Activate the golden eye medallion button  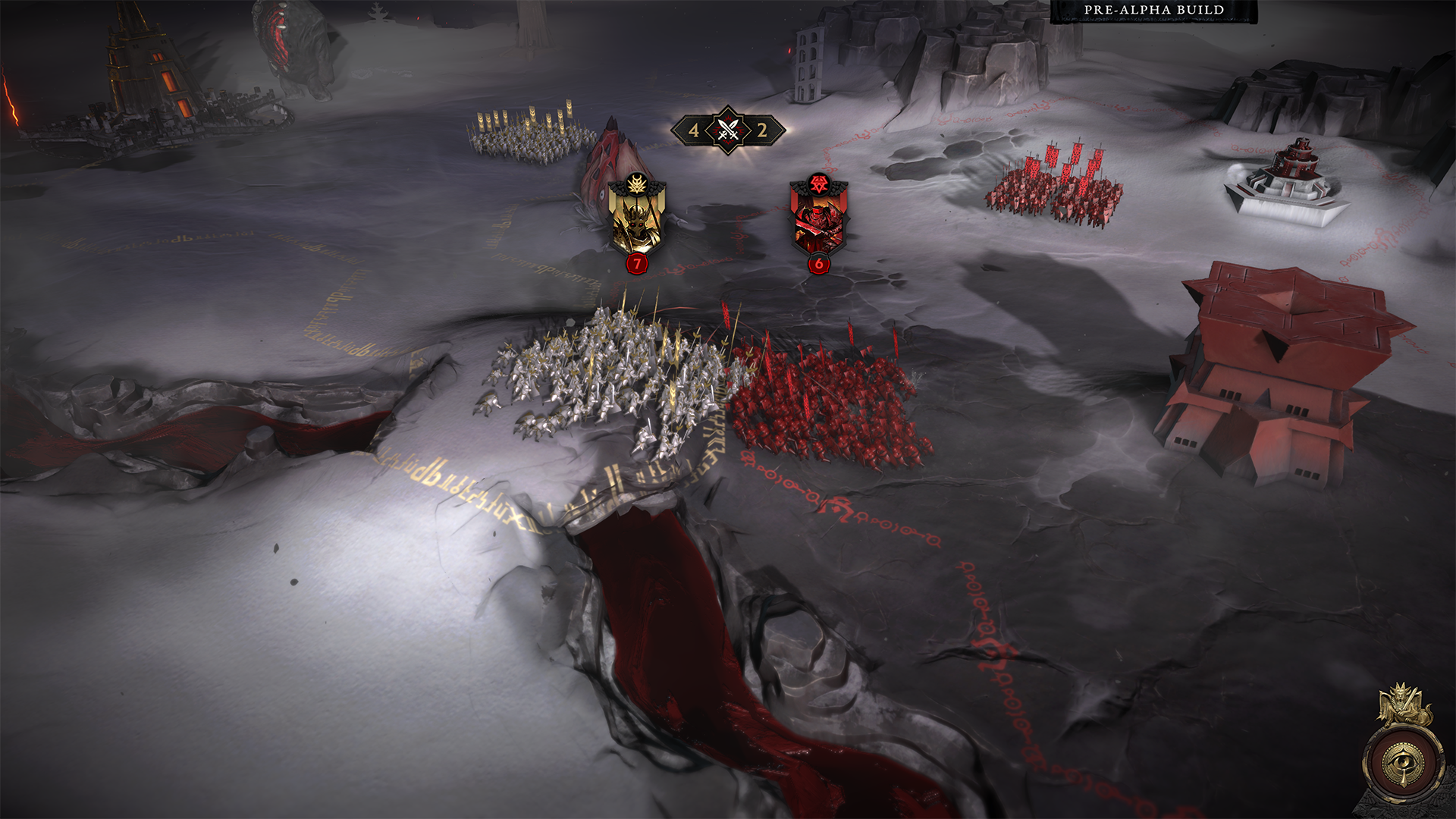1403,761
